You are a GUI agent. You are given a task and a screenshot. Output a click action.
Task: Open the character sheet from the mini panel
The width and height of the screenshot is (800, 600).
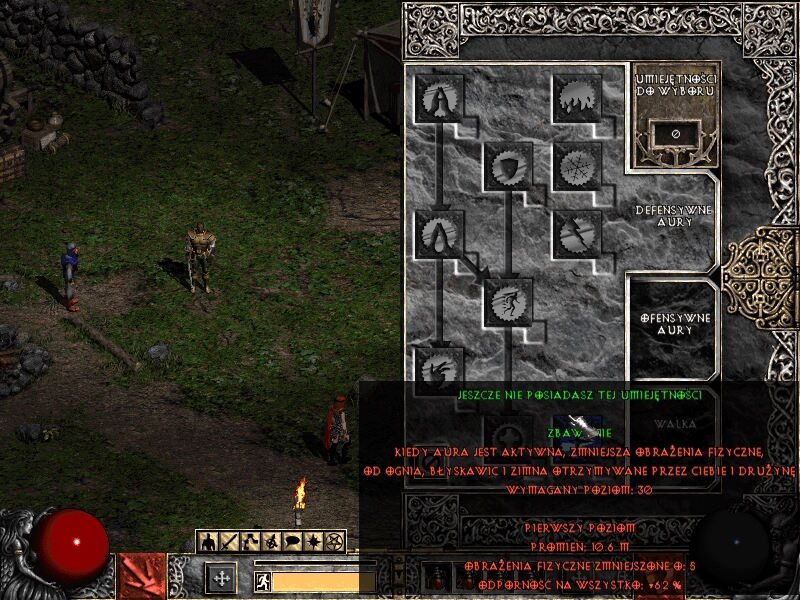[x=209, y=541]
